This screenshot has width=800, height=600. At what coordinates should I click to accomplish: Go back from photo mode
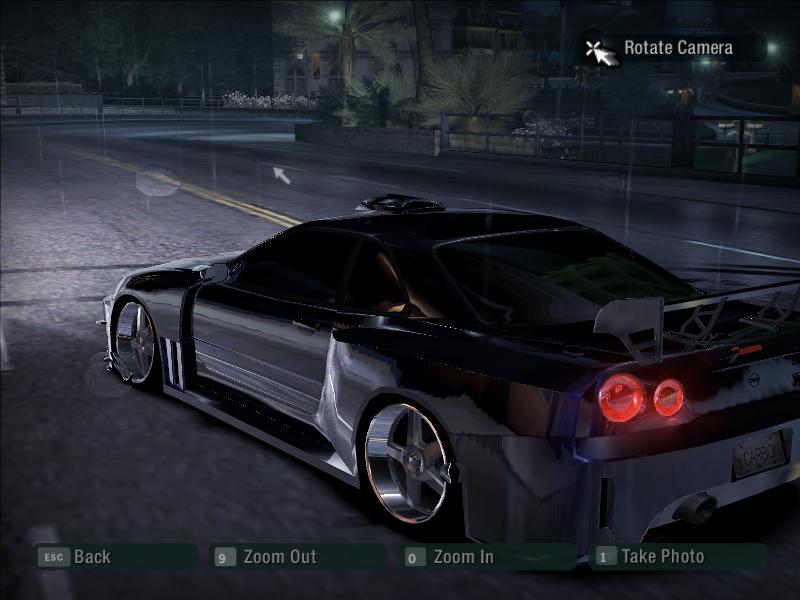tap(90, 557)
